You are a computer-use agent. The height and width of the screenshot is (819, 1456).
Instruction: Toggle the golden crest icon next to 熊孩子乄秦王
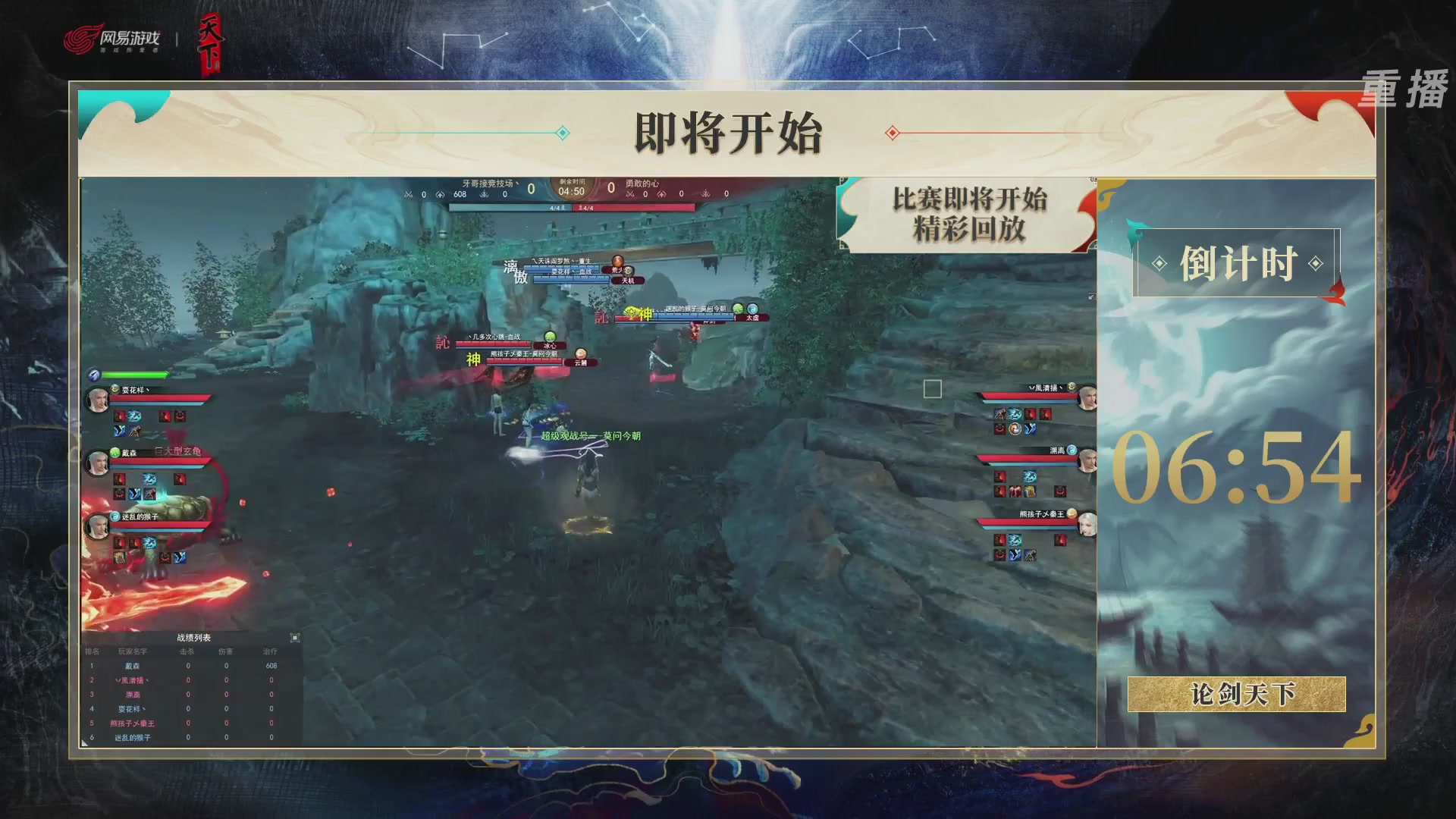point(1072,513)
